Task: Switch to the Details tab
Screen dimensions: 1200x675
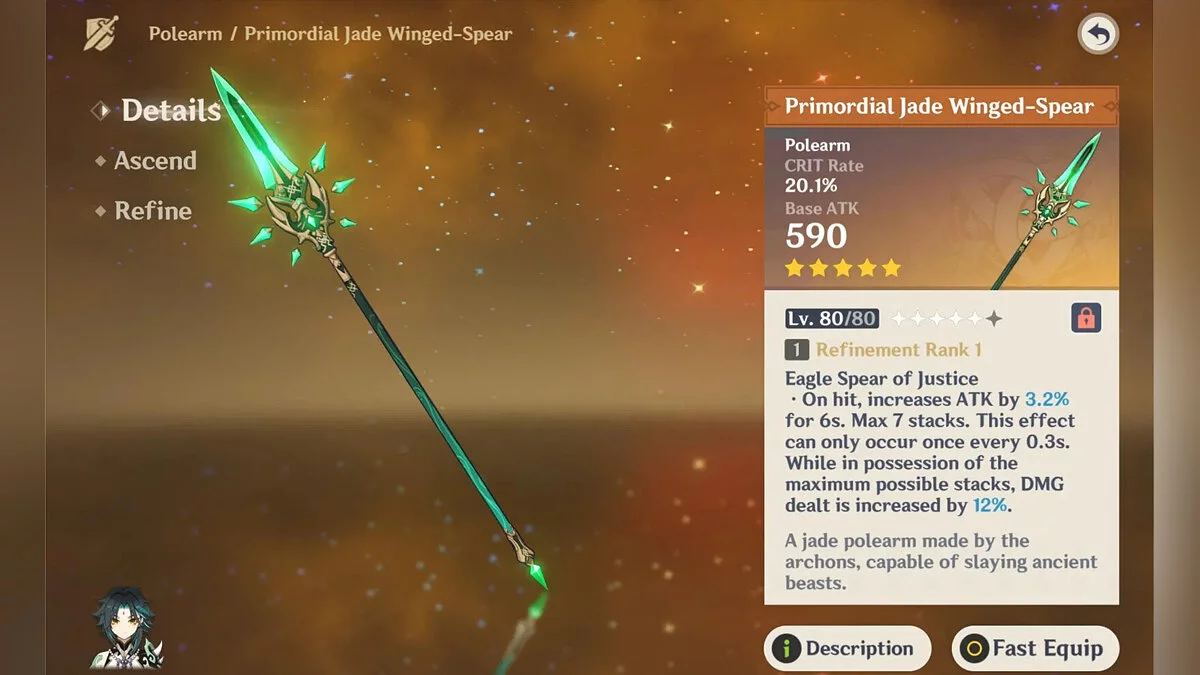Action: click(x=170, y=110)
